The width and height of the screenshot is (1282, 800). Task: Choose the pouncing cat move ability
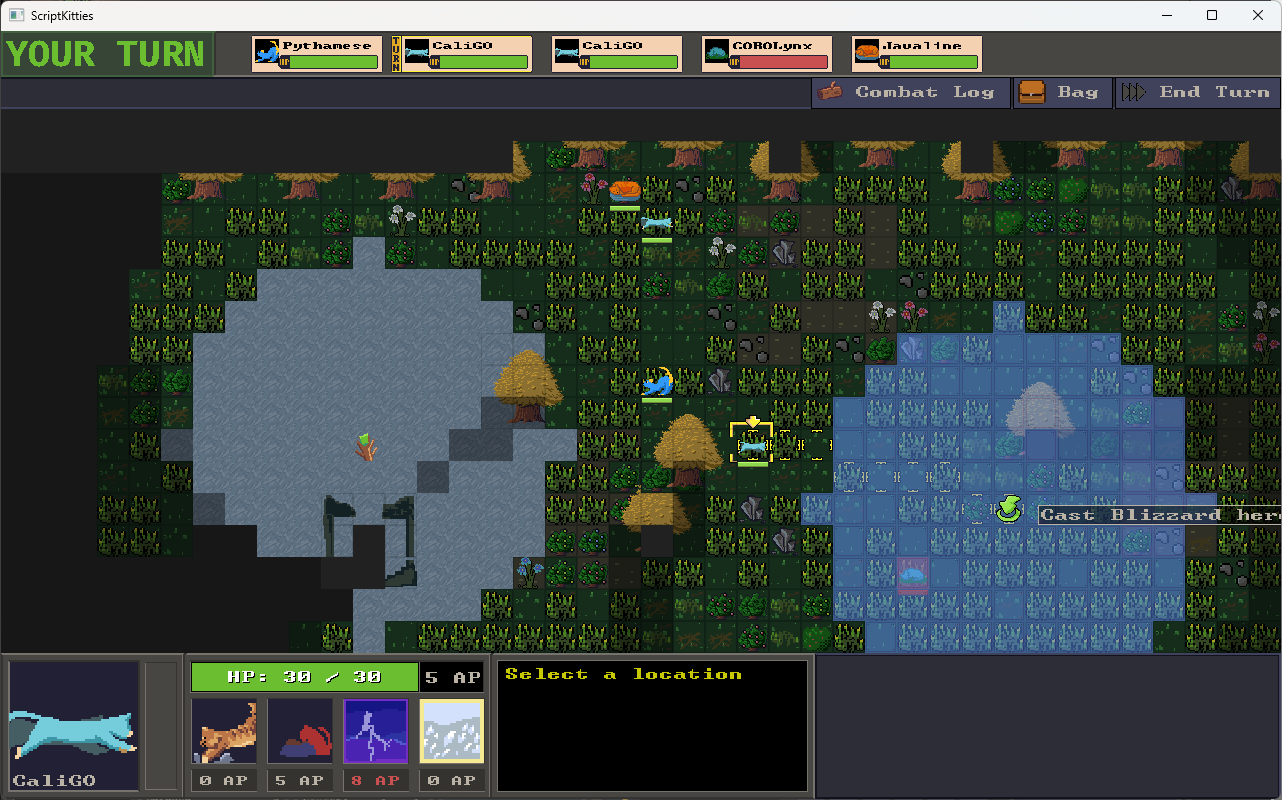click(x=224, y=731)
